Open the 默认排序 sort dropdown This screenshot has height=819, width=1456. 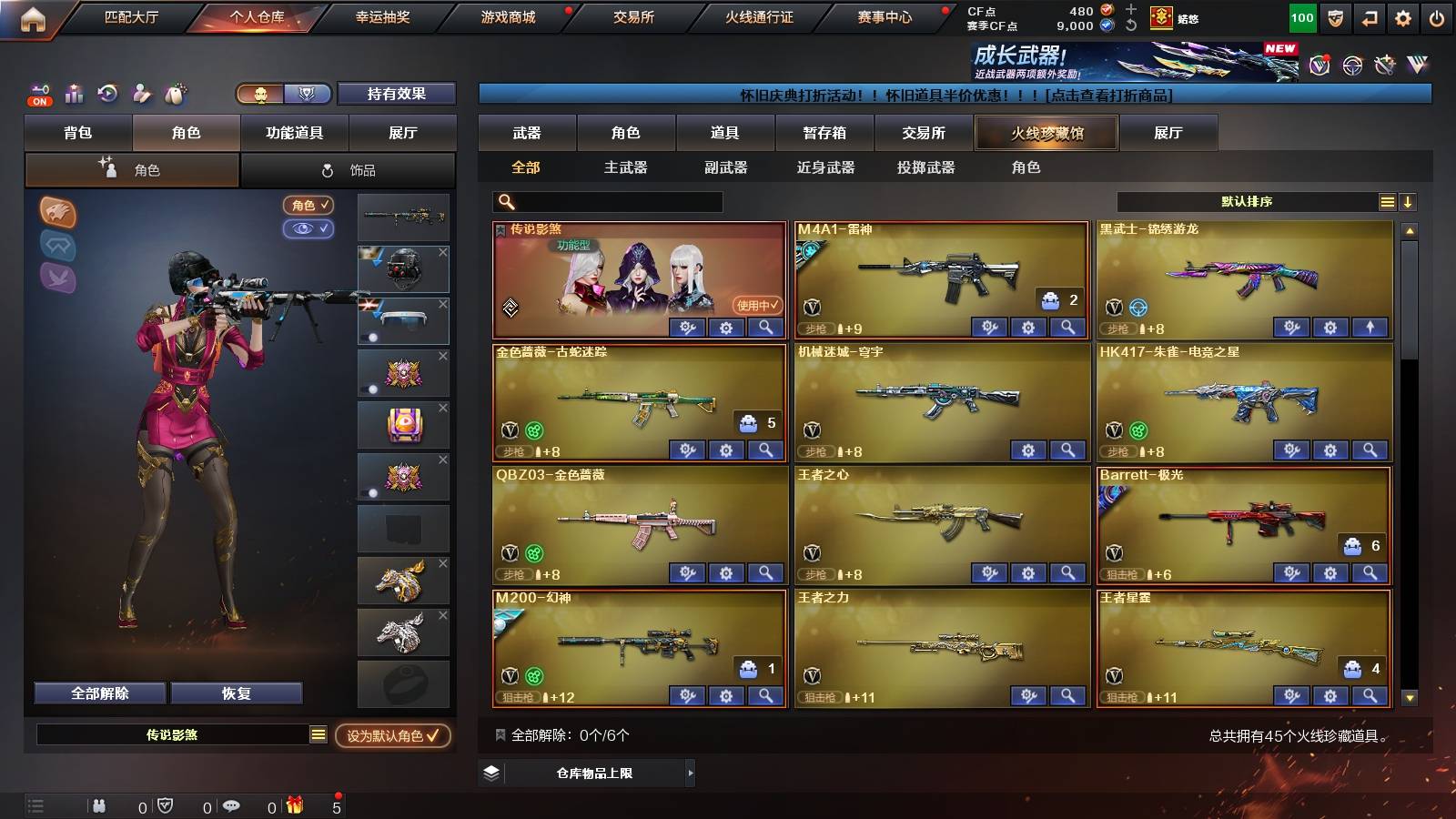(x=1247, y=202)
